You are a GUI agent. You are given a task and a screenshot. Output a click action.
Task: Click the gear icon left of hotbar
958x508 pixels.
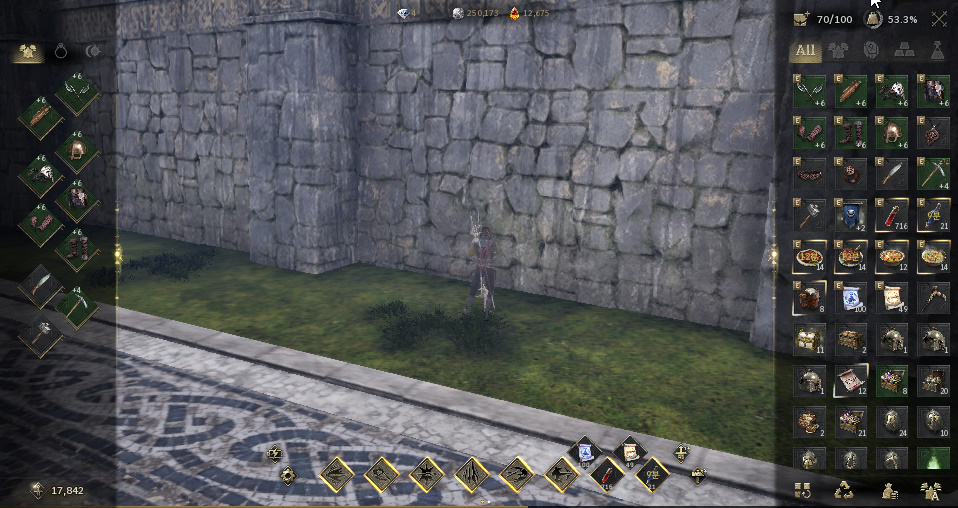coord(288,475)
